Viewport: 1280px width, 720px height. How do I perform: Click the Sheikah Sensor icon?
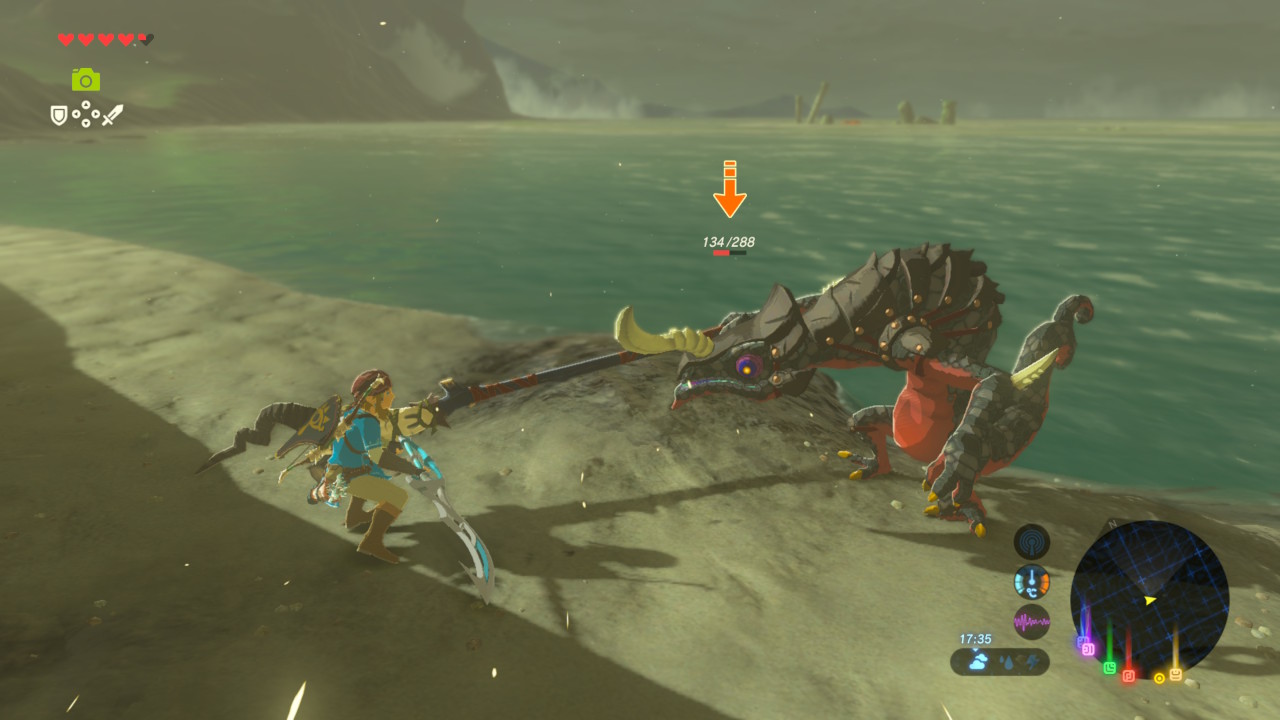coord(1031,541)
